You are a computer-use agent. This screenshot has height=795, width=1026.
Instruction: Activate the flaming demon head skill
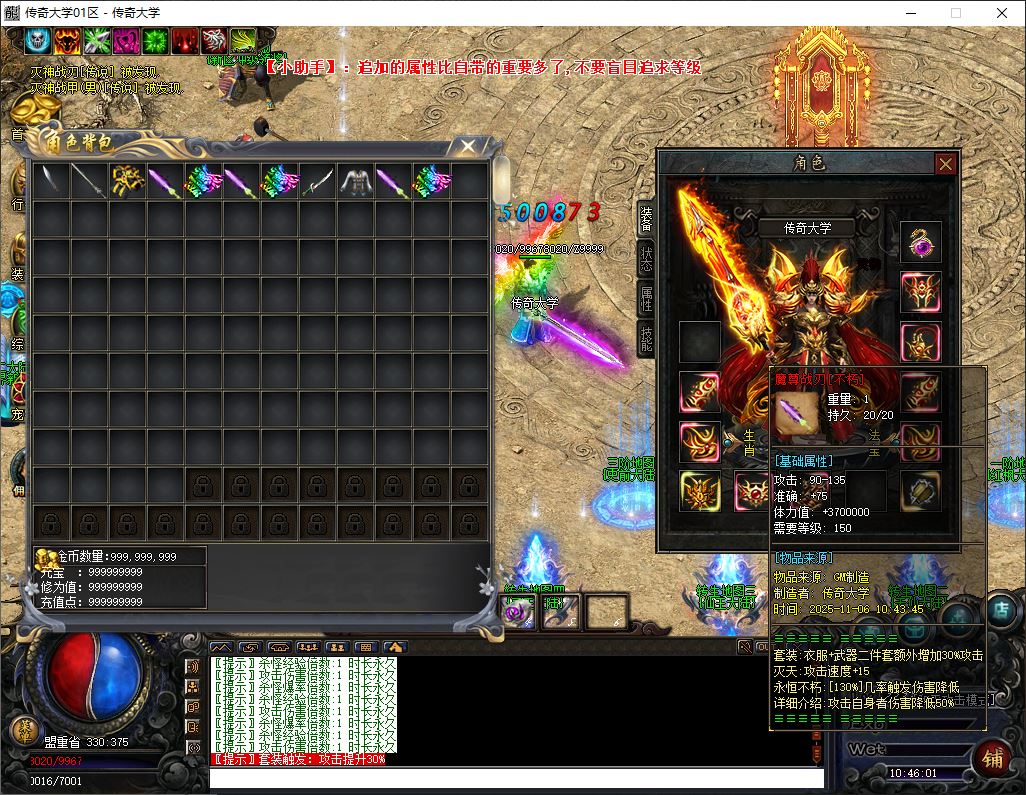coord(67,41)
